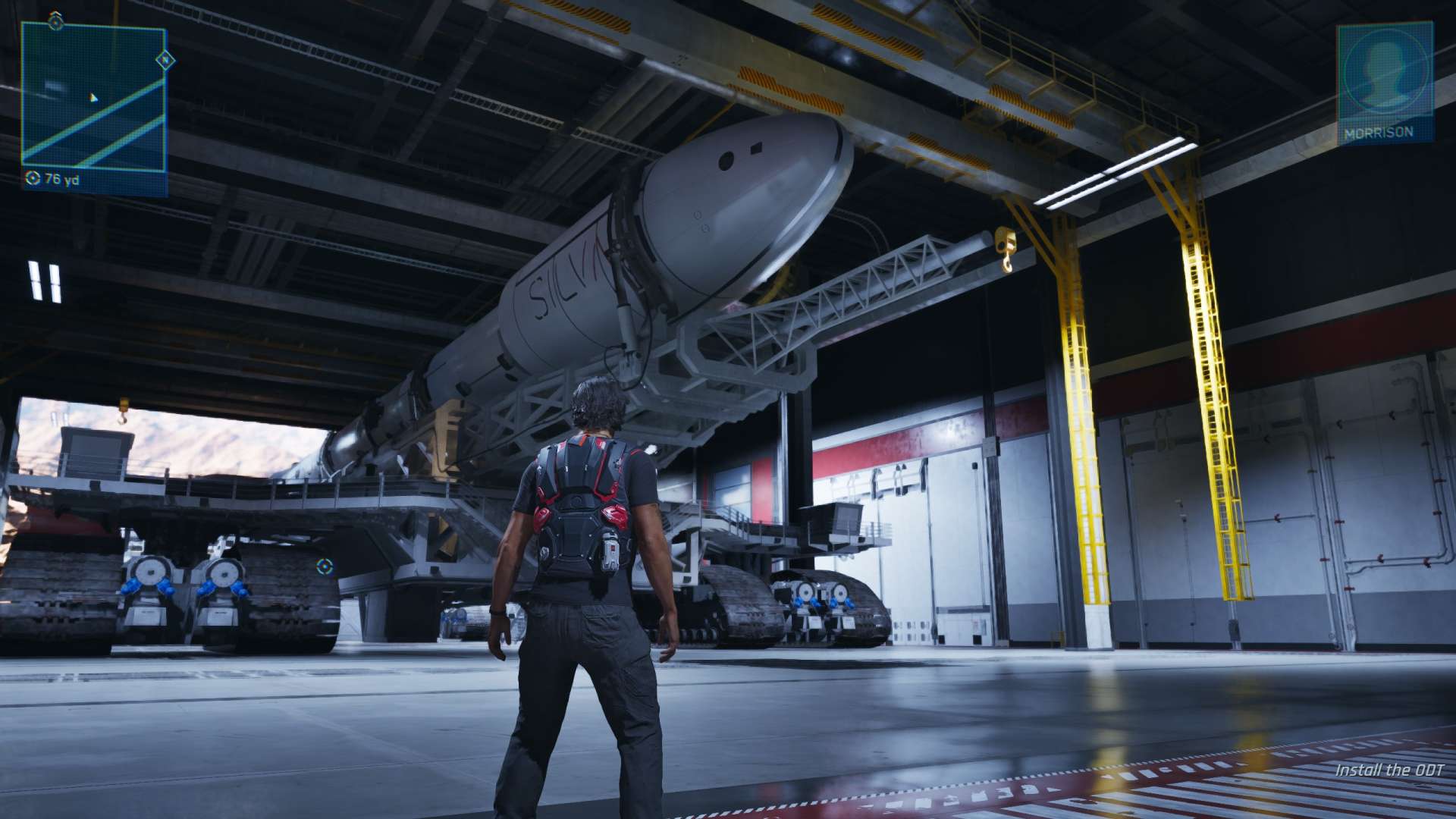The width and height of the screenshot is (1456, 819).
Task: Select the circular objective waypoint marker
Action: click(325, 566)
